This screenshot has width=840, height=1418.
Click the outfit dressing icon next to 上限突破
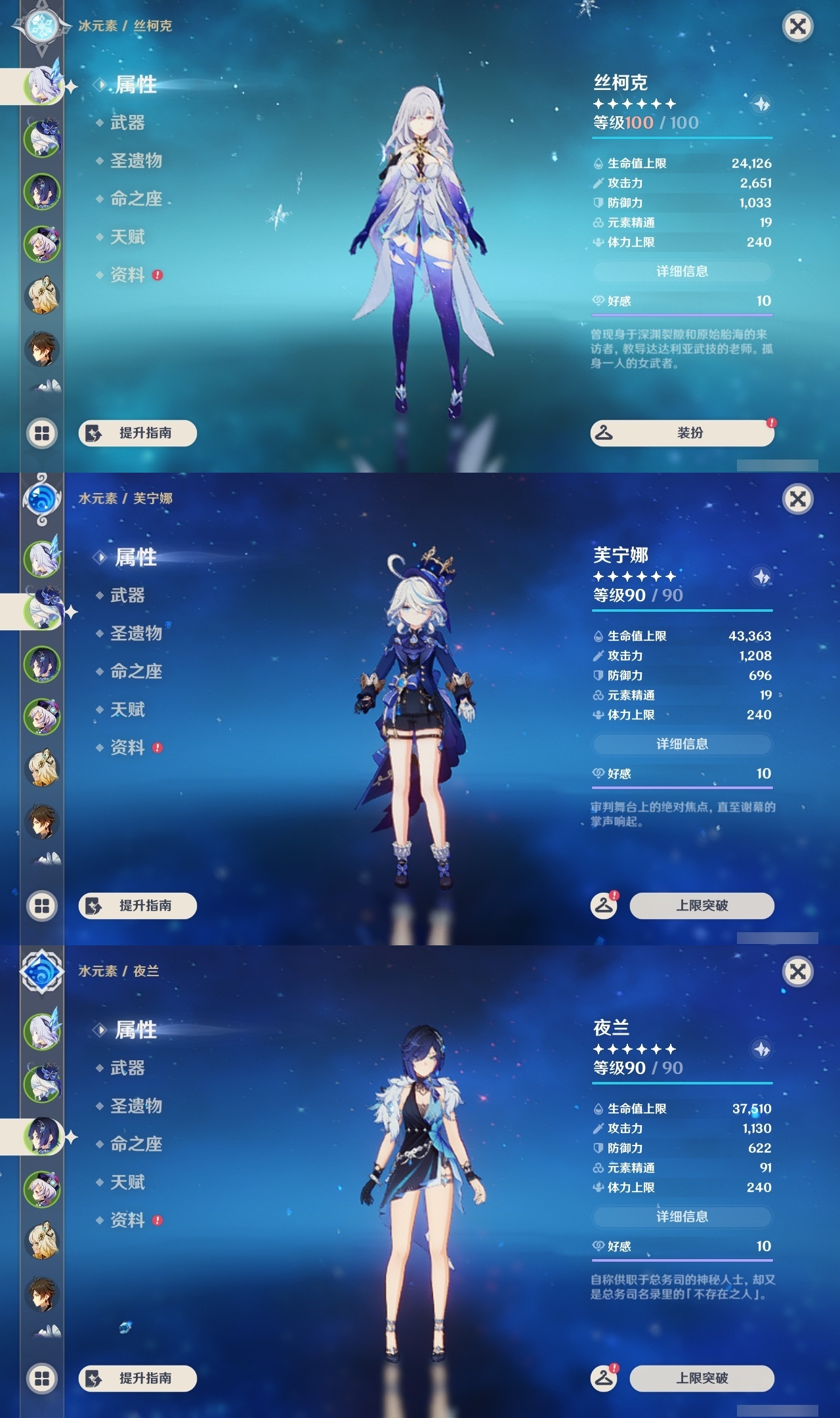(x=604, y=905)
